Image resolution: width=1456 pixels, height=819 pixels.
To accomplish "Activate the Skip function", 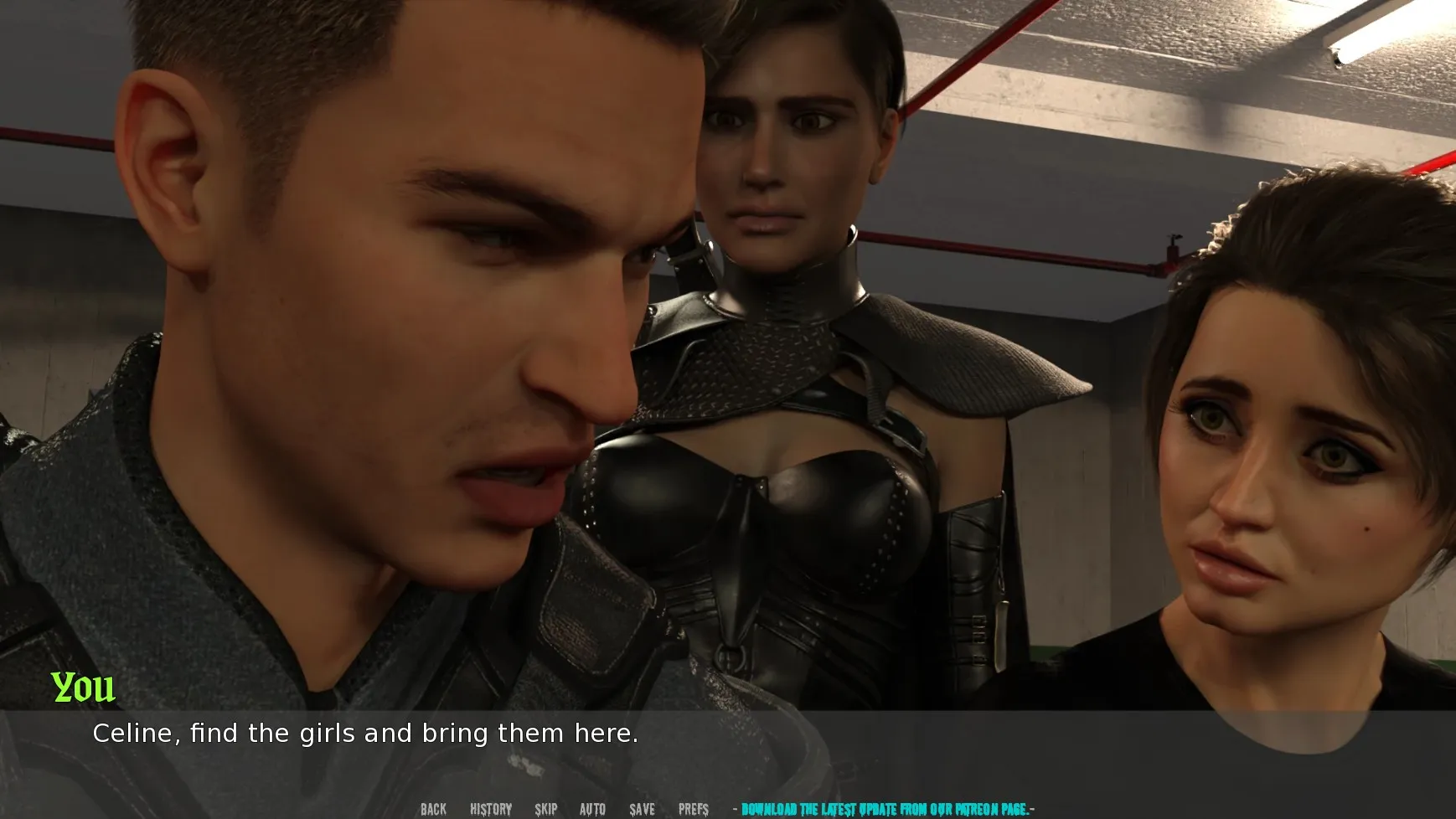I will pos(546,809).
